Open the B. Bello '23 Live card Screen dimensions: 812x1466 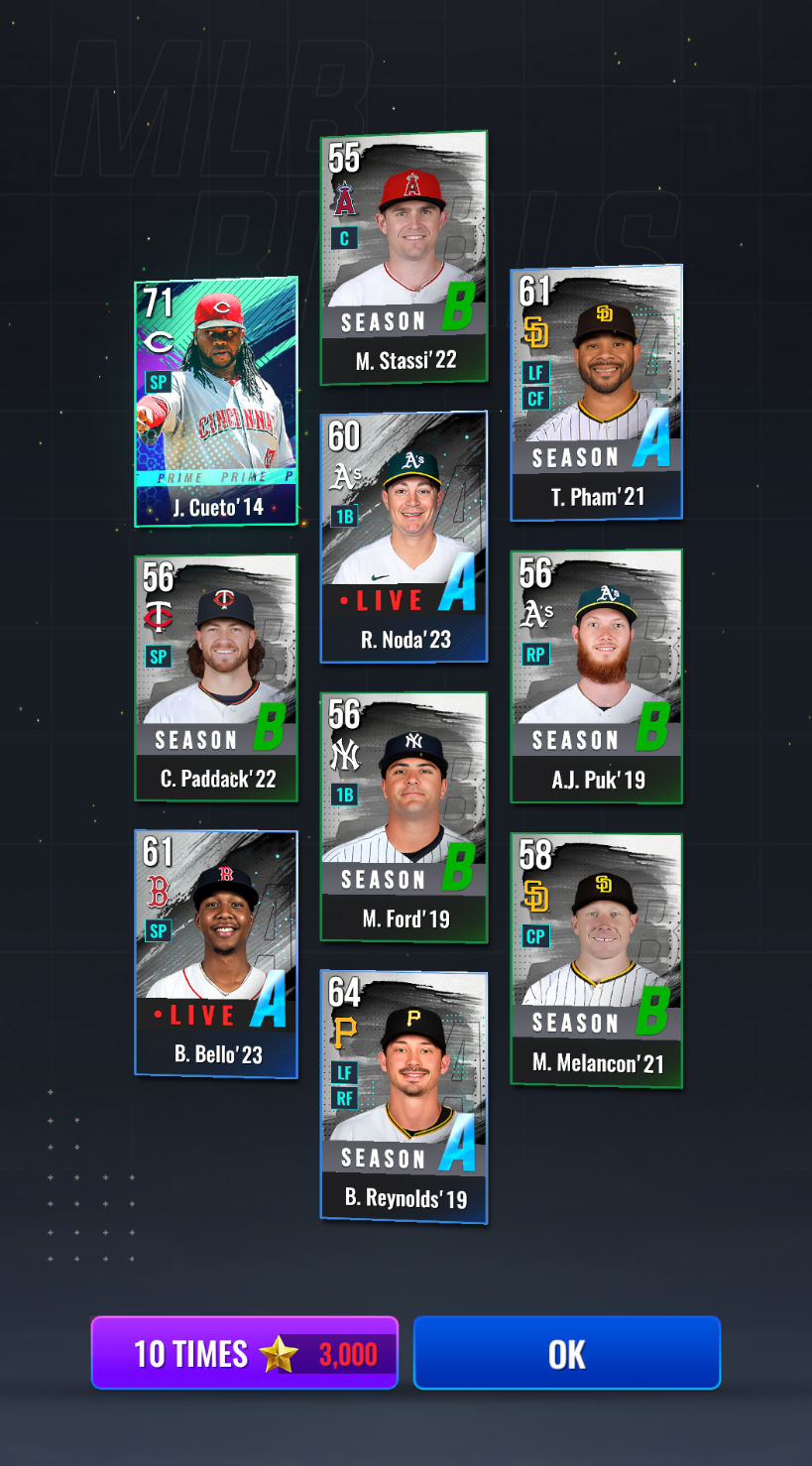coord(216,953)
